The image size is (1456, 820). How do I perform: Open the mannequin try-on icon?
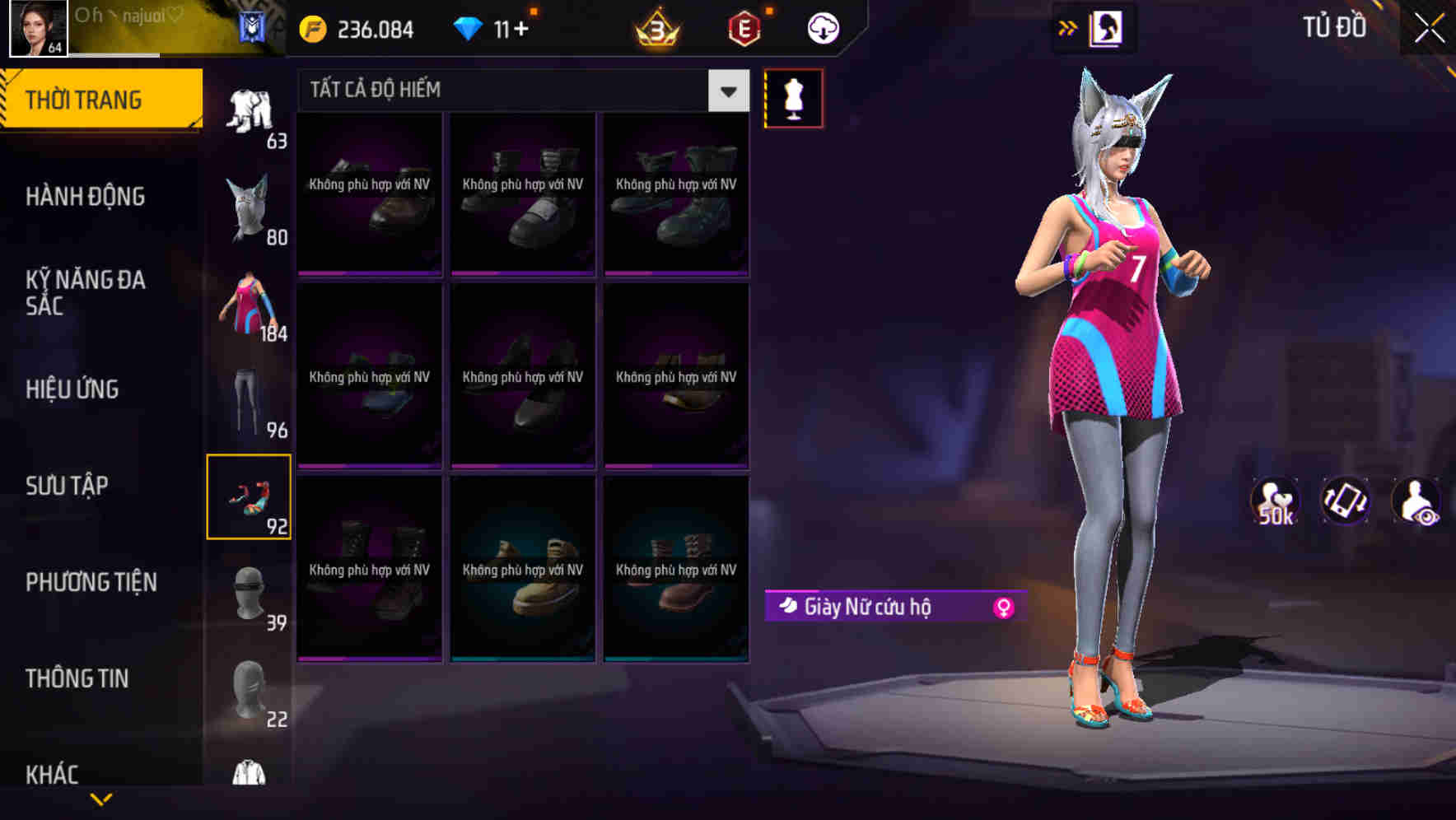[x=794, y=97]
